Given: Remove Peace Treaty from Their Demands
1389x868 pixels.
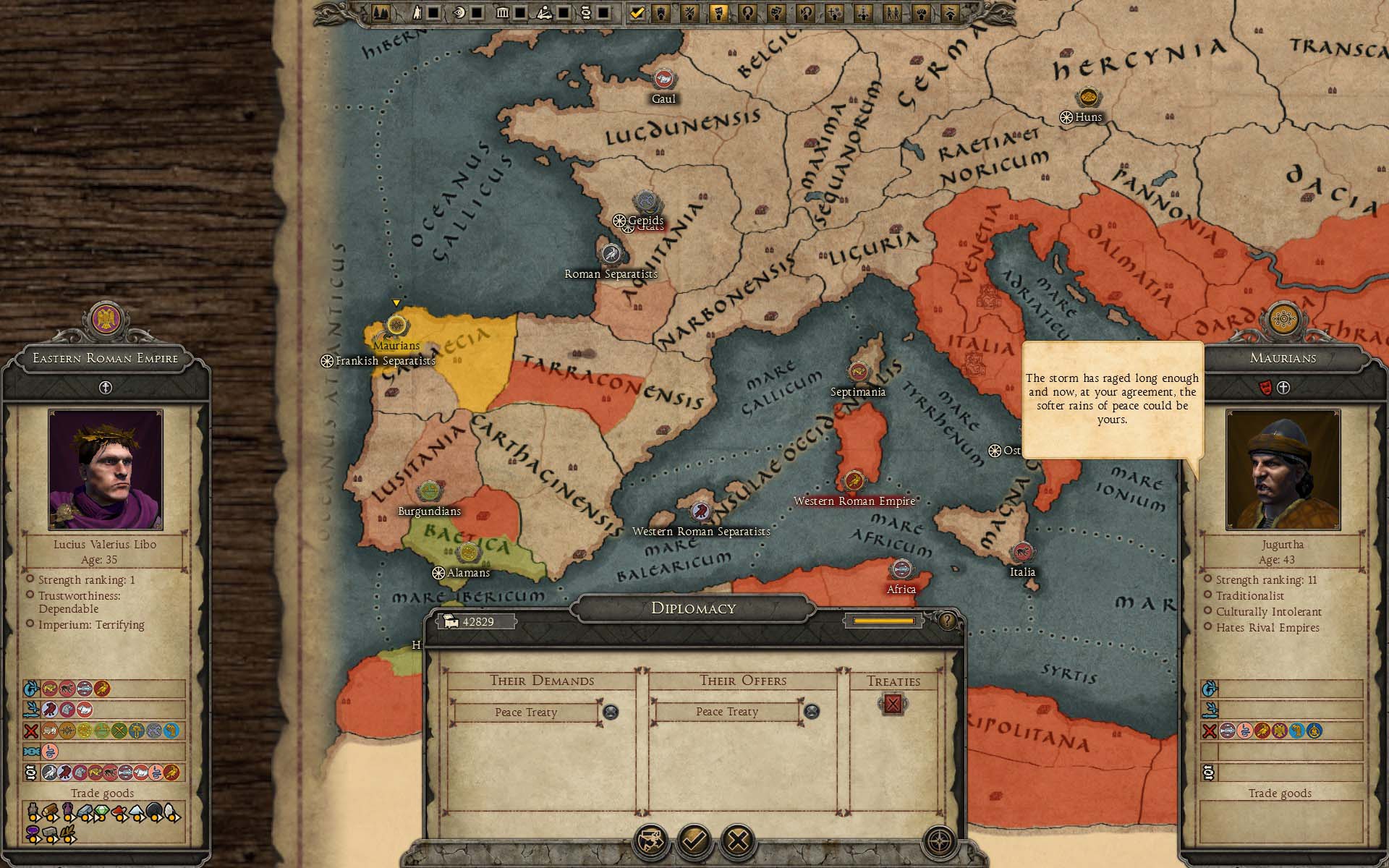Looking at the screenshot, I should click(611, 712).
